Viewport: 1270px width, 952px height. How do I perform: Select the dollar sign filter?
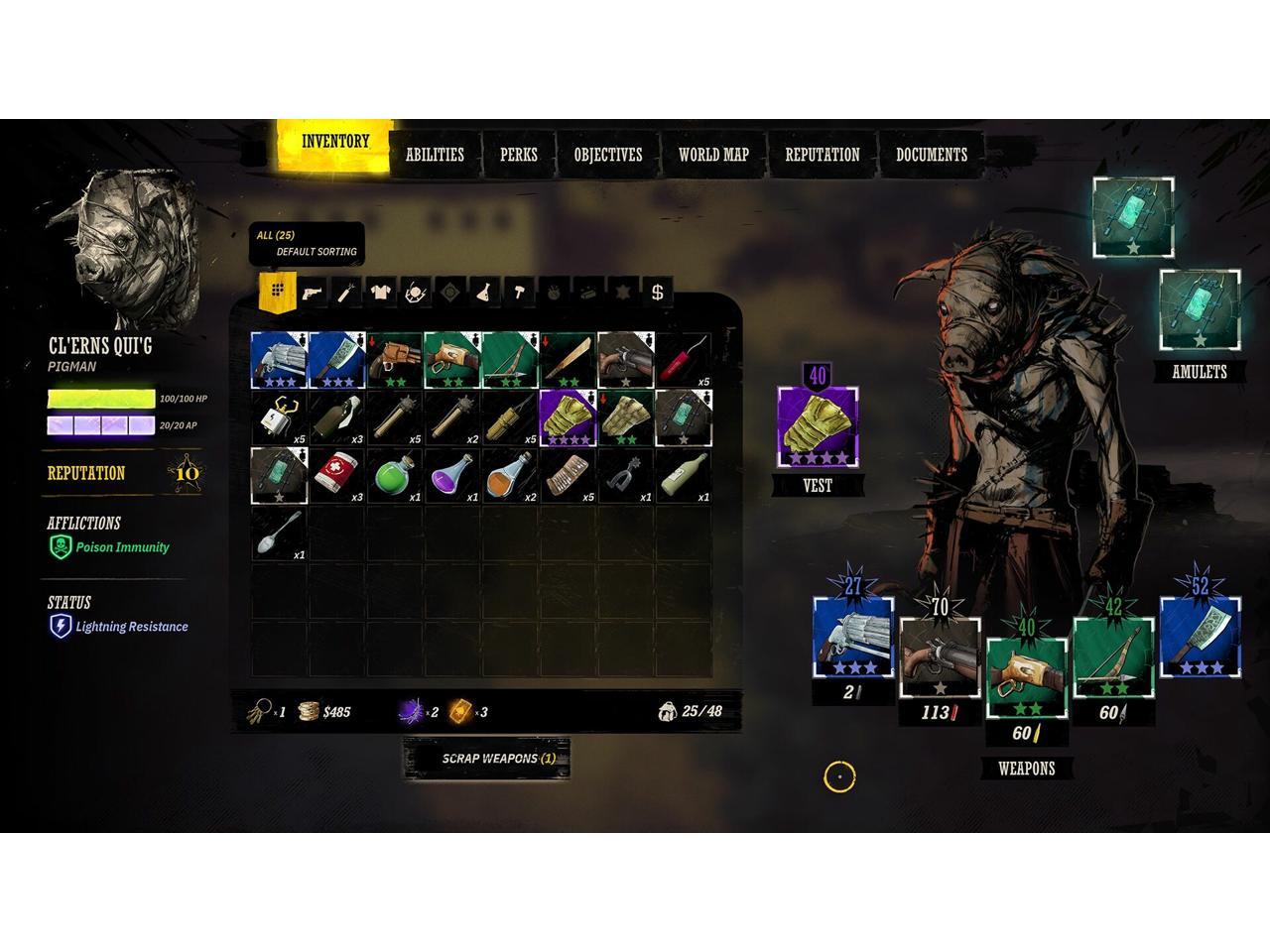[x=657, y=293]
